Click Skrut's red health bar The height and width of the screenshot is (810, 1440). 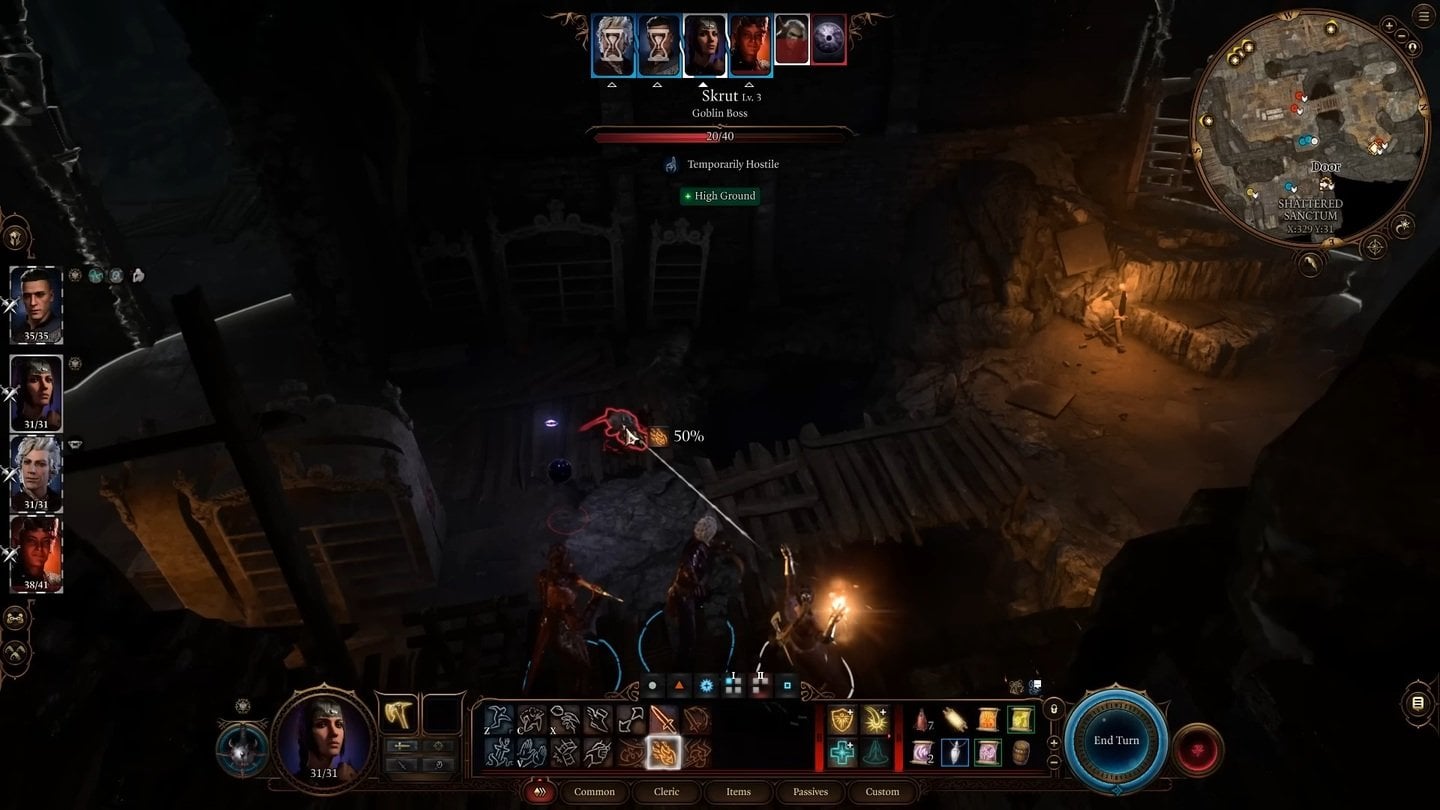[719, 135]
